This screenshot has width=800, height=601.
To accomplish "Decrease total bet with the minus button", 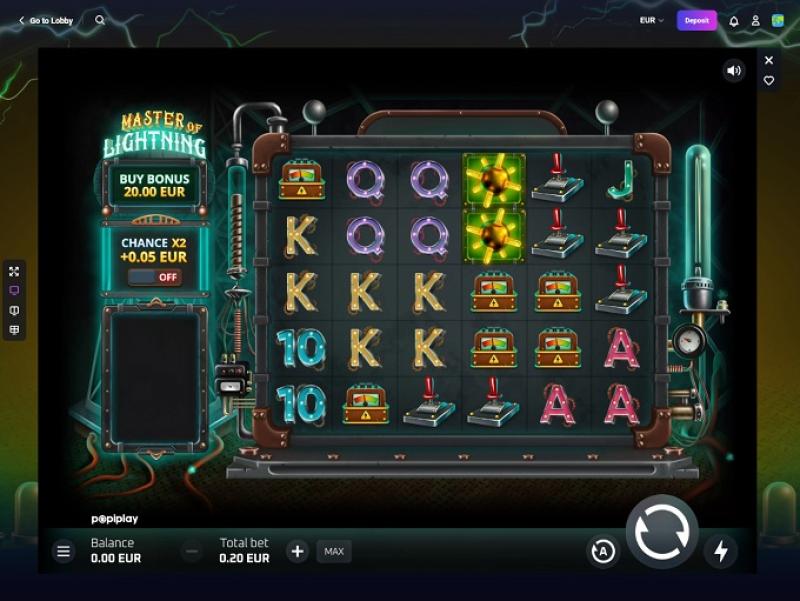I will click(x=191, y=551).
